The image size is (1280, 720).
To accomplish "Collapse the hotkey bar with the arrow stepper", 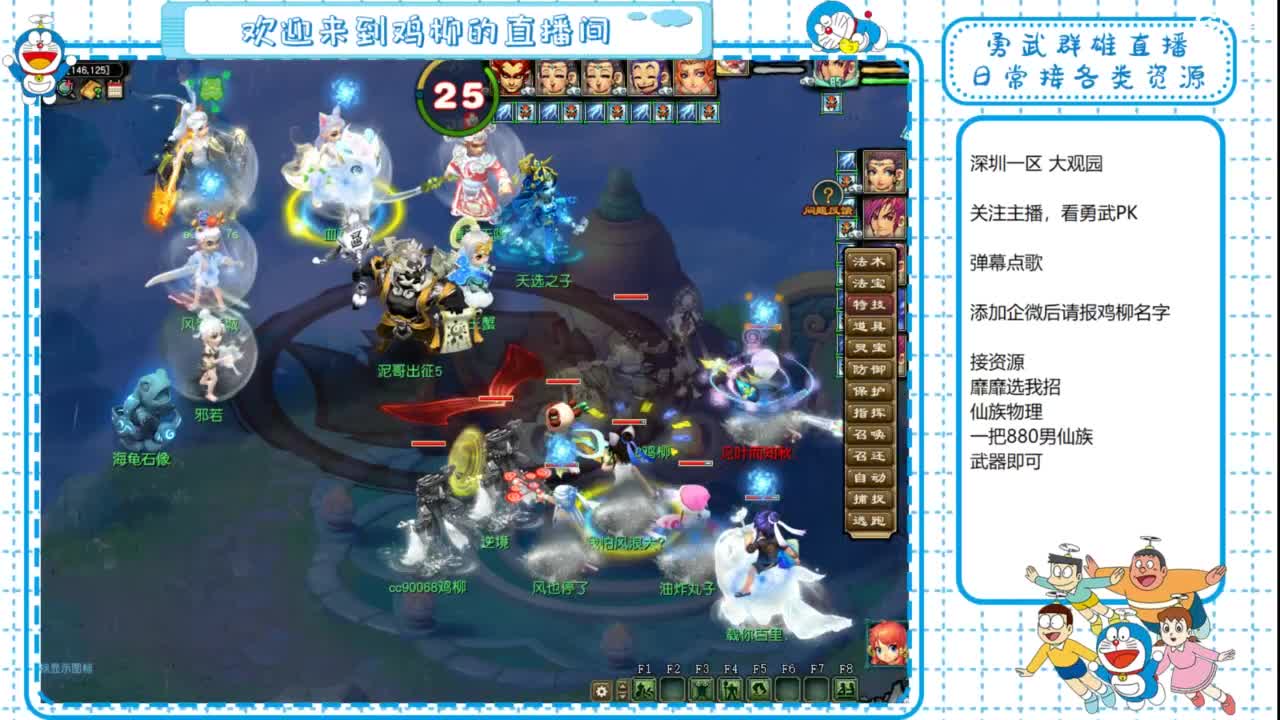I will 621,690.
